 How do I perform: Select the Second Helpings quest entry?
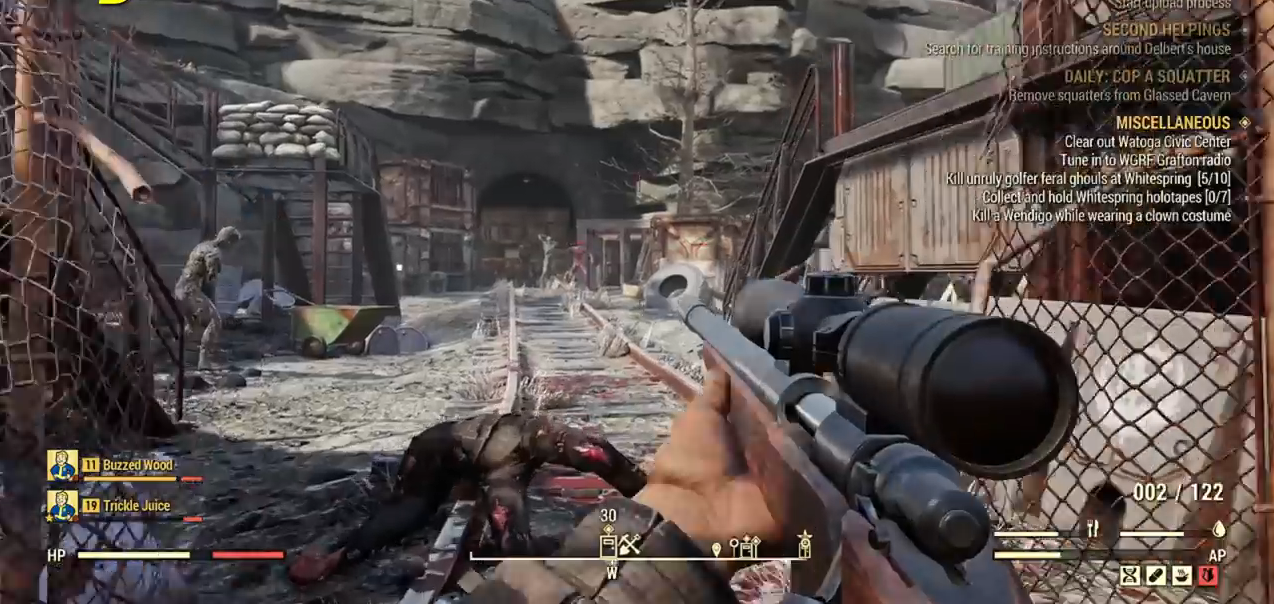[x=1166, y=30]
